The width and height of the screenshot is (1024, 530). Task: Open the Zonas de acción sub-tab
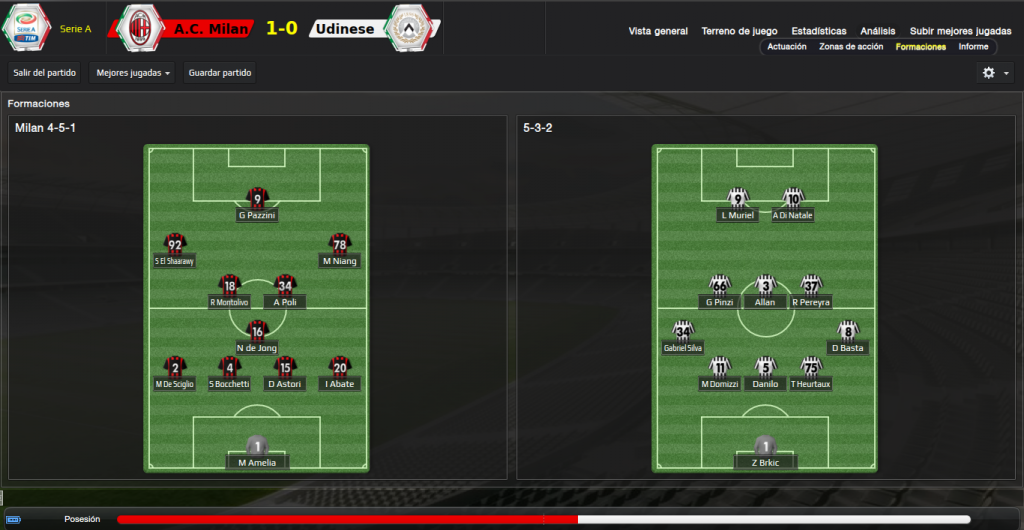[851, 47]
